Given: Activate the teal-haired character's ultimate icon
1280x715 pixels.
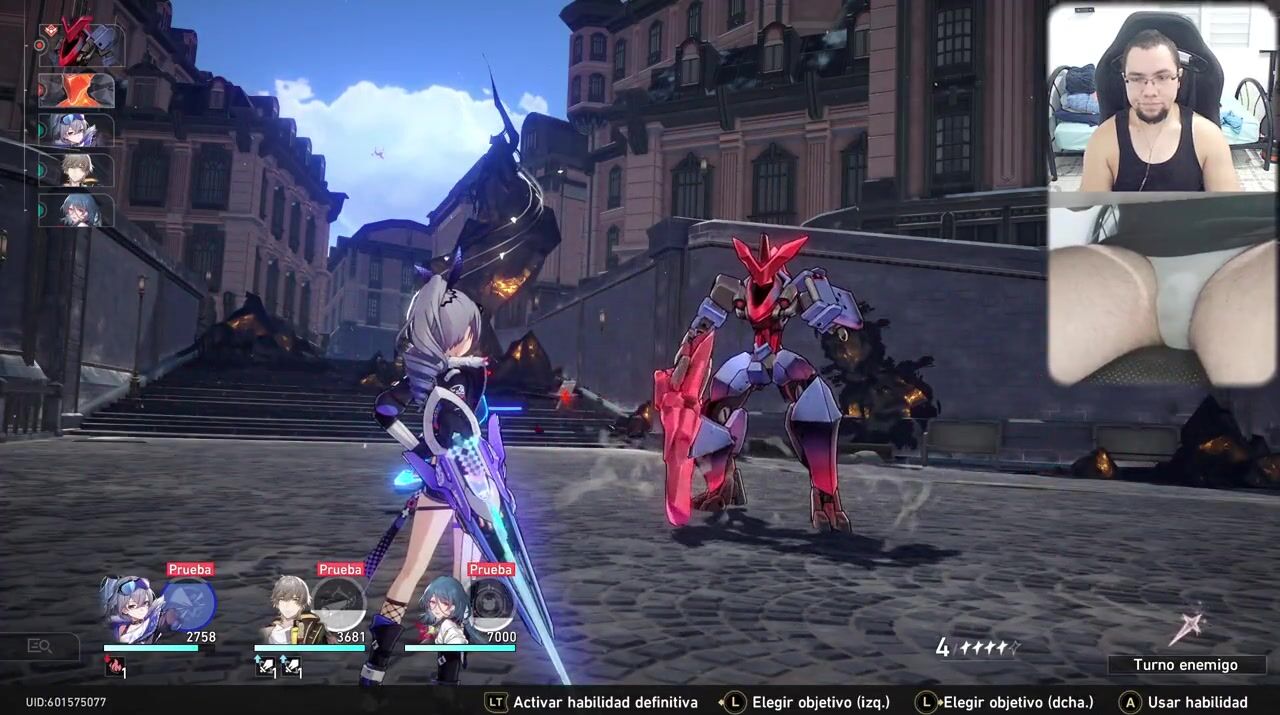Looking at the screenshot, I should (x=490, y=604).
